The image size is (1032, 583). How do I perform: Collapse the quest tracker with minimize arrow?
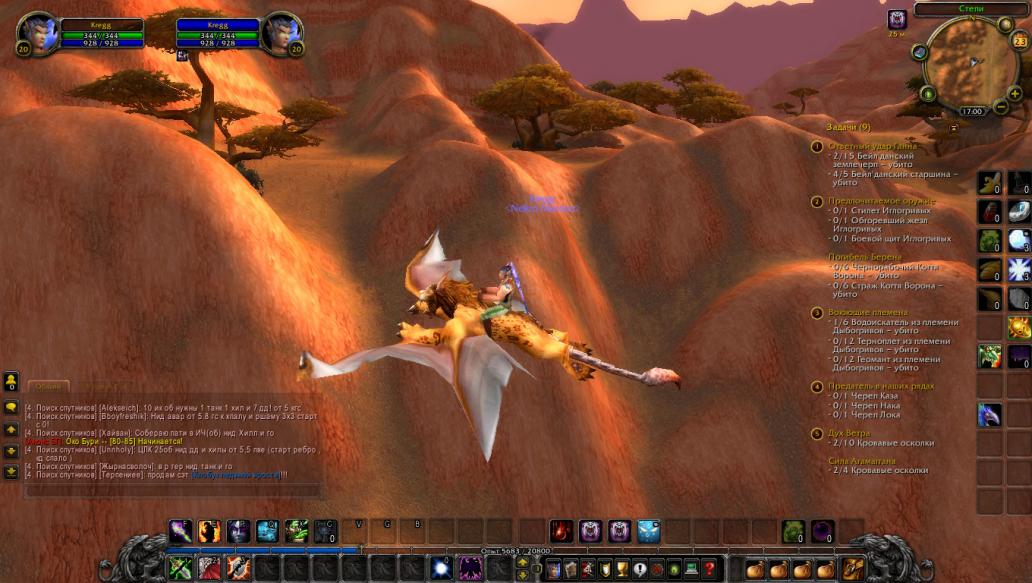(953, 127)
